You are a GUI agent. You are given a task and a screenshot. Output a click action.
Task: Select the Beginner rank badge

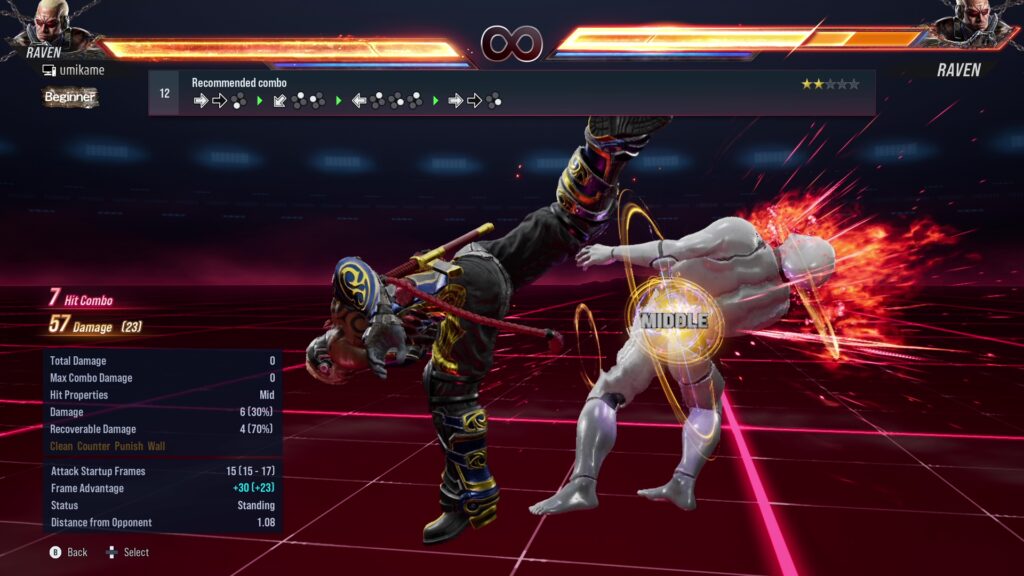(x=70, y=97)
